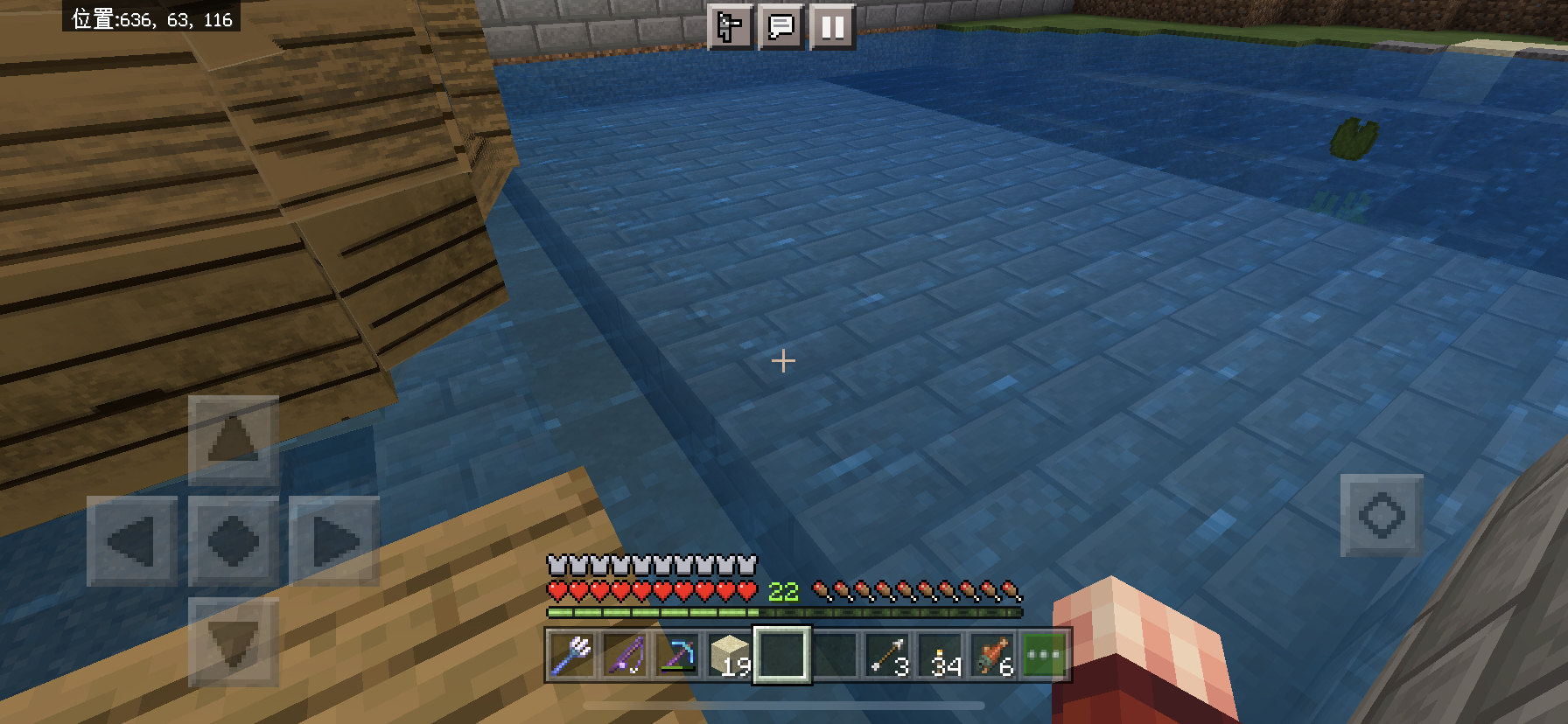Select the stack of 19 sand blocks
The height and width of the screenshot is (724, 1568).
tap(732, 658)
